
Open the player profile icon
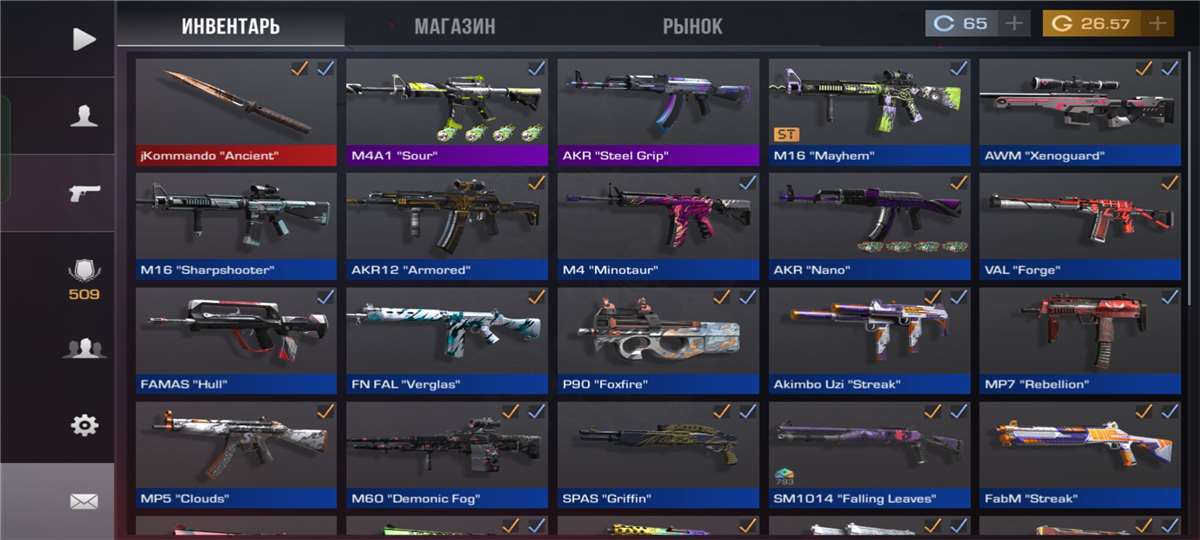click(x=84, y=116)
